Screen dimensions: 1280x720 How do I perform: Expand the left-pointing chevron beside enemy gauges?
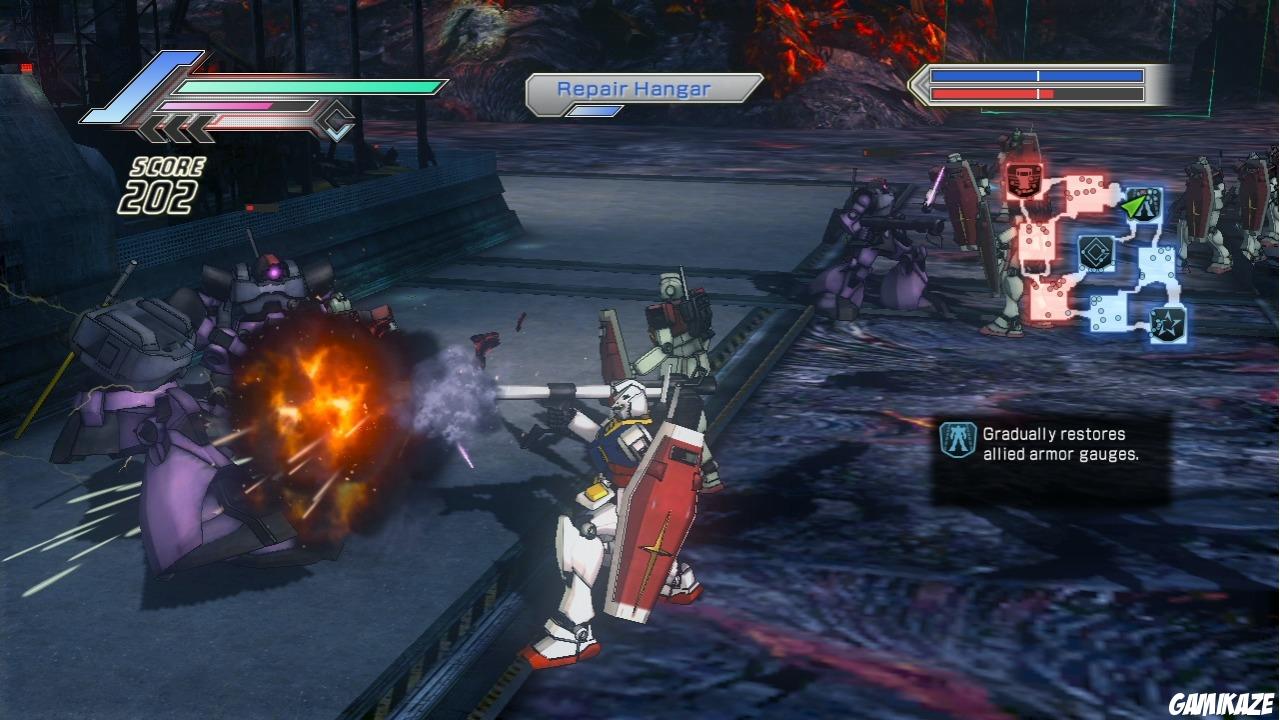point(915,87)
